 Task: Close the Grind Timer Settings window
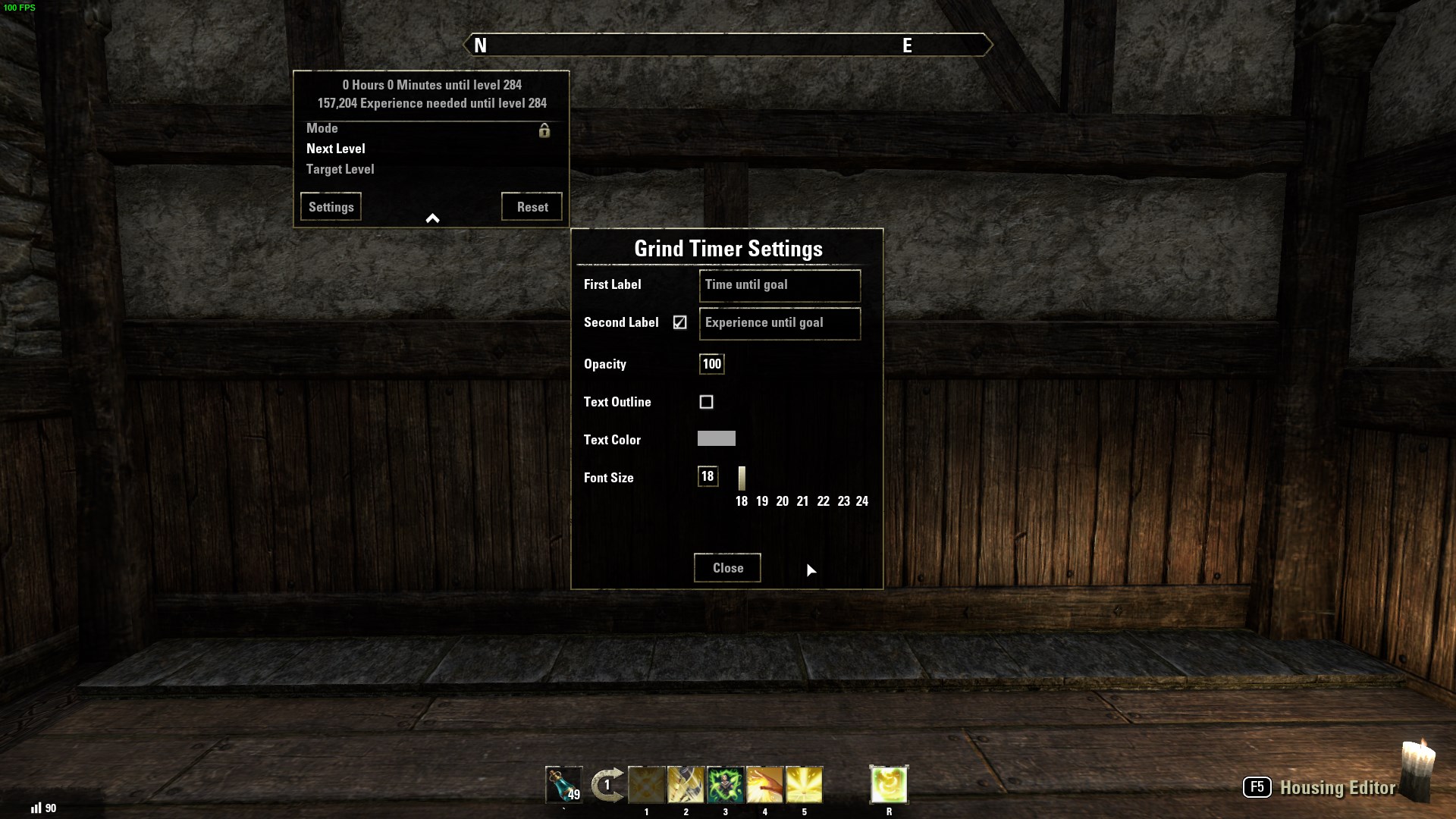[727, 568]
